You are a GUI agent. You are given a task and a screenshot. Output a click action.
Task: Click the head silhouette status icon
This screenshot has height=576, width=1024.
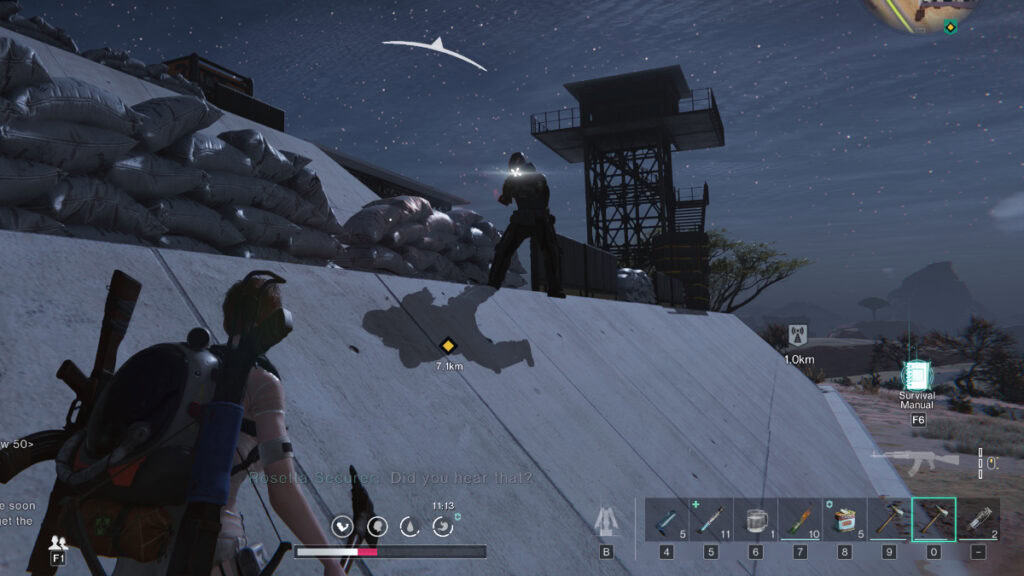click(377, 526)
